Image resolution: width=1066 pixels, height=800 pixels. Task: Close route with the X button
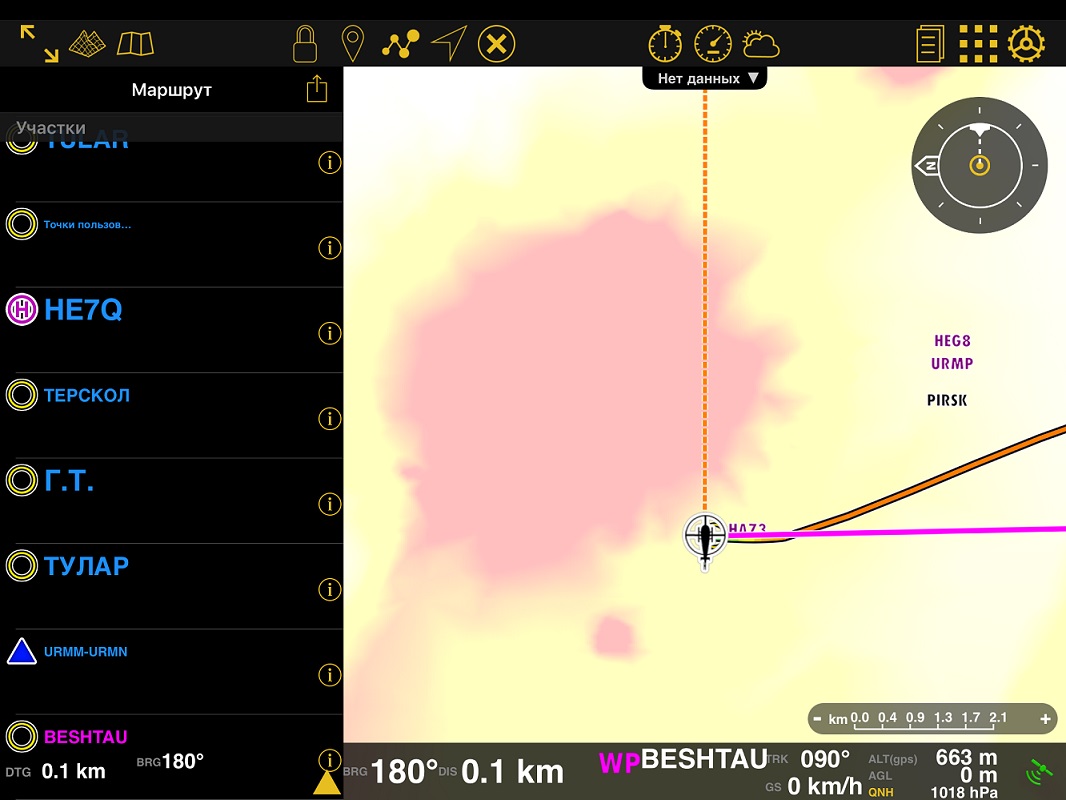coord(496,44)
